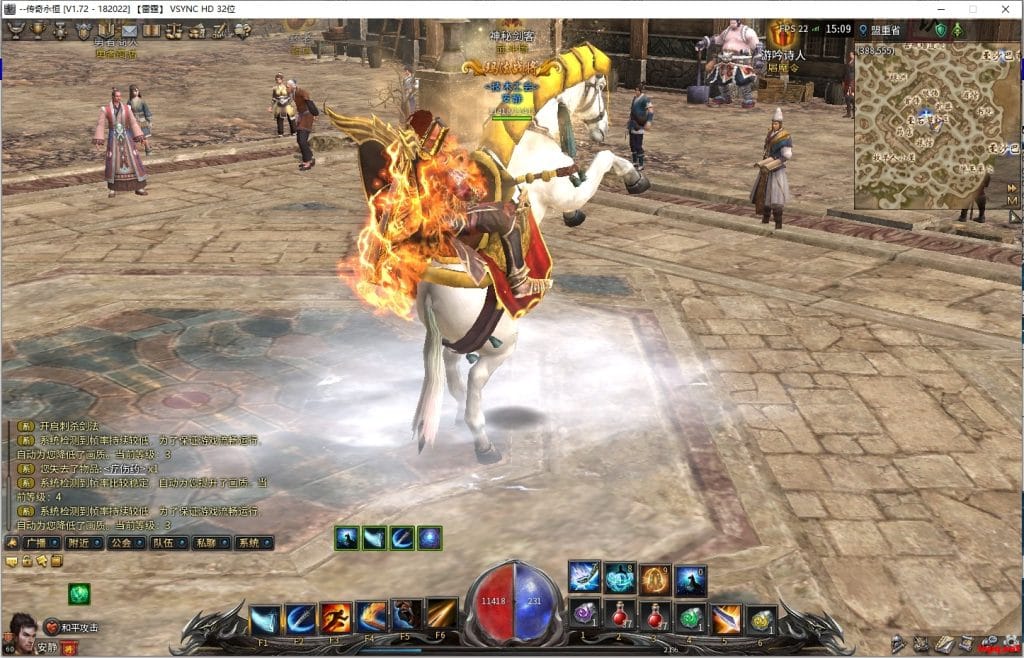1024x658 pixels.
Task: Show the 系统 system message tab
Action: point(248,542)
